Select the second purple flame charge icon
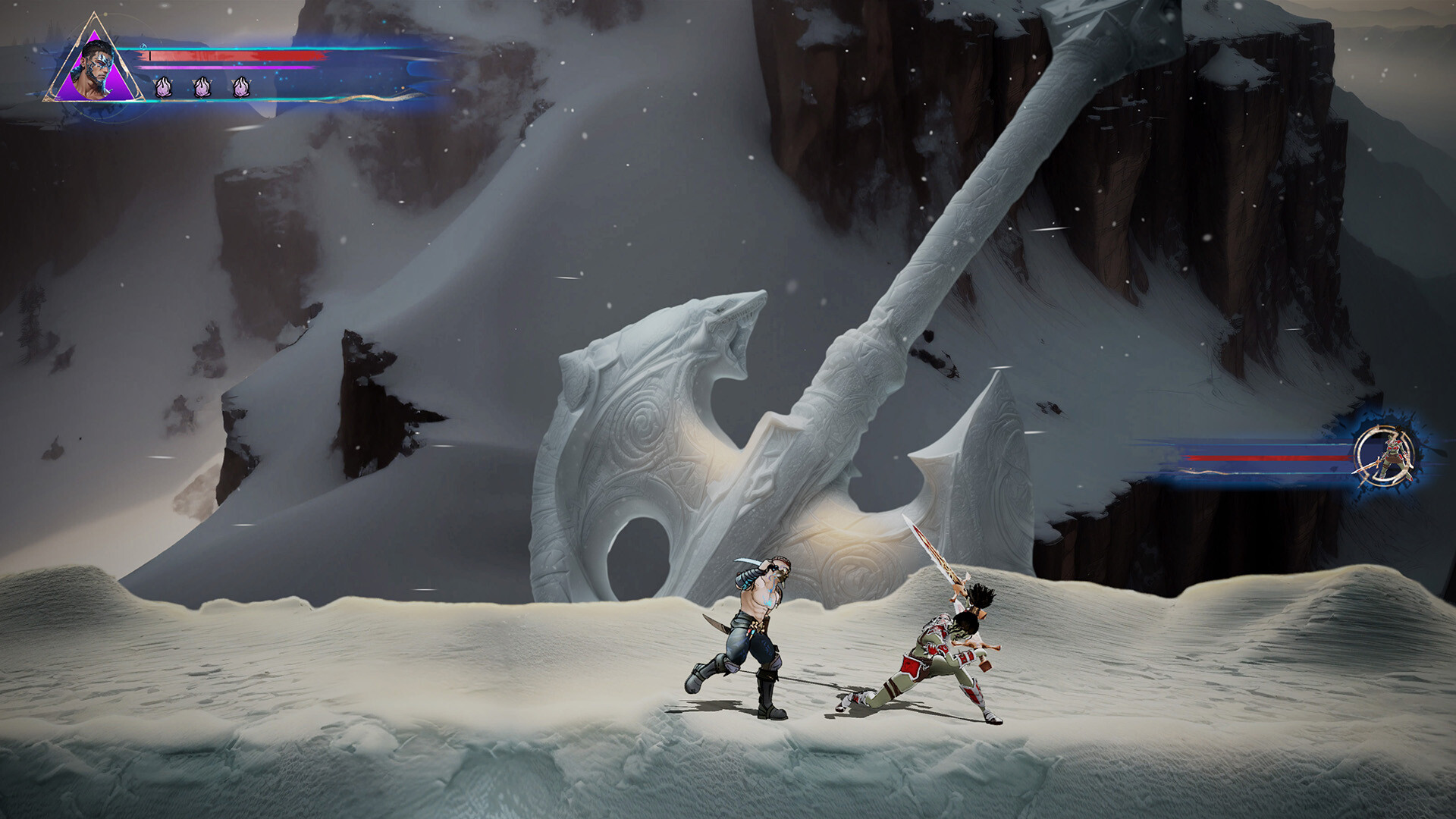 (201, 86)
